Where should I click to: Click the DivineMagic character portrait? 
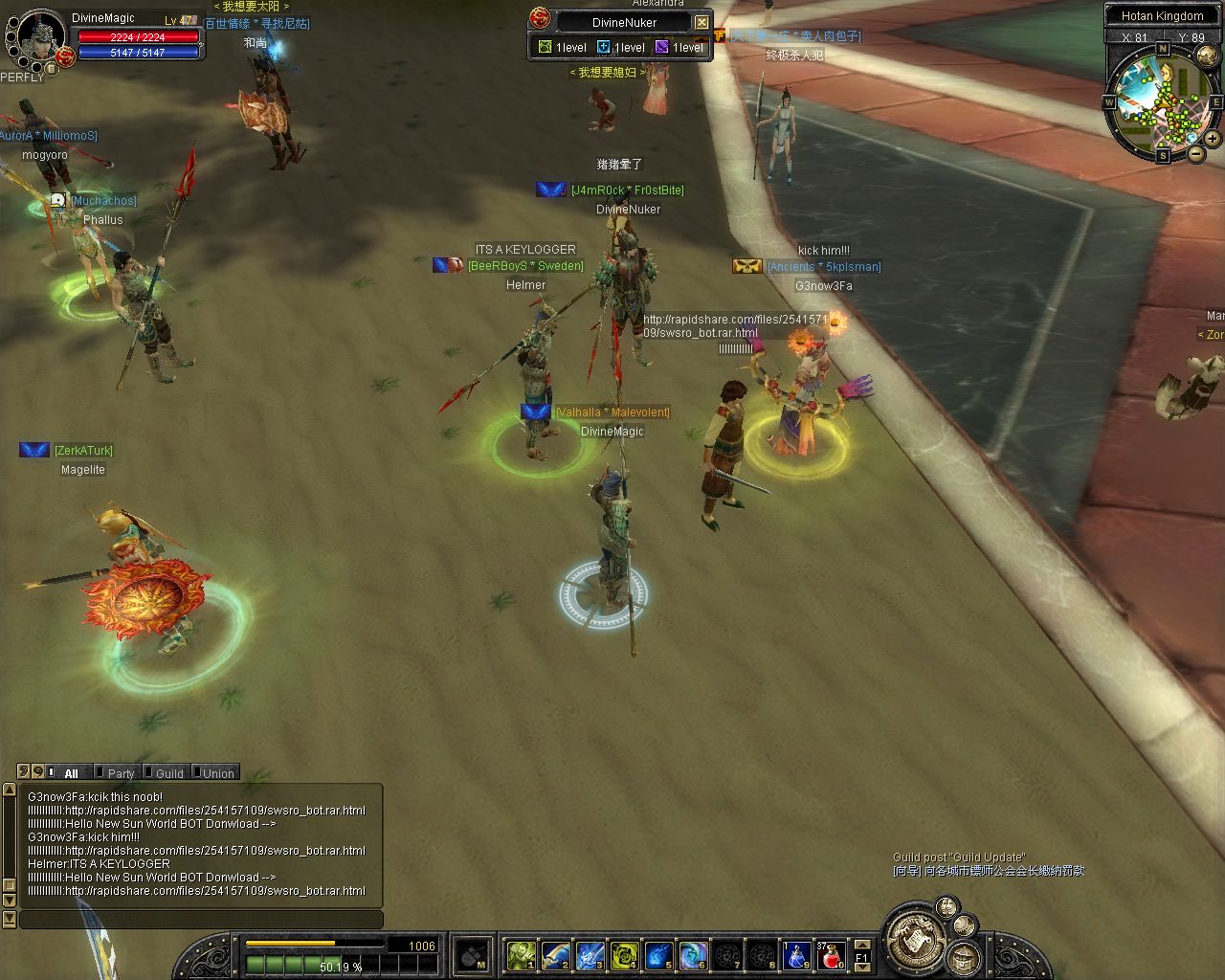pos(40,38)
